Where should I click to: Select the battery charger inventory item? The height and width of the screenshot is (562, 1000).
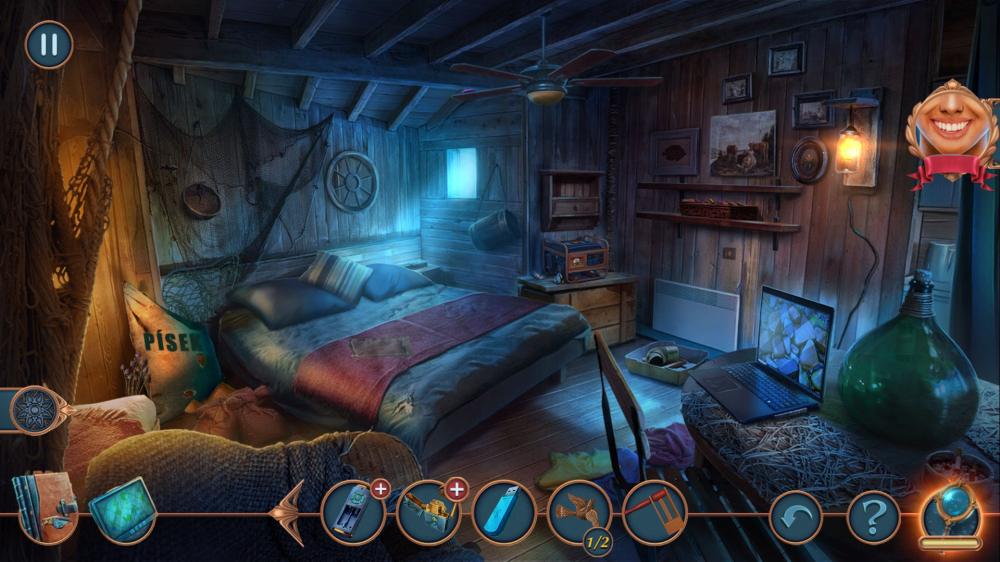click(x=353, y=513)
